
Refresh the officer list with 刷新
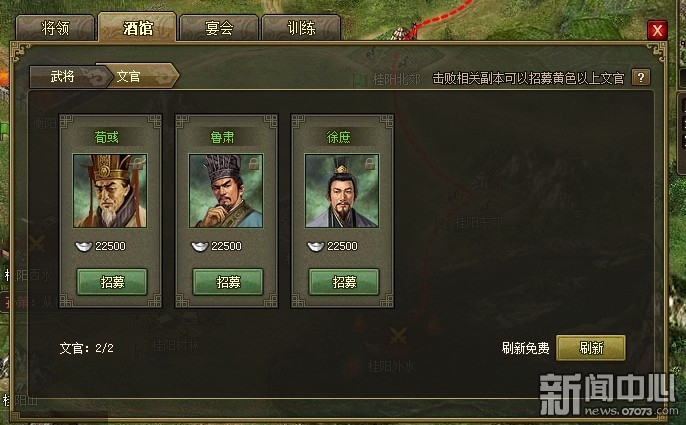coord(591,347)
